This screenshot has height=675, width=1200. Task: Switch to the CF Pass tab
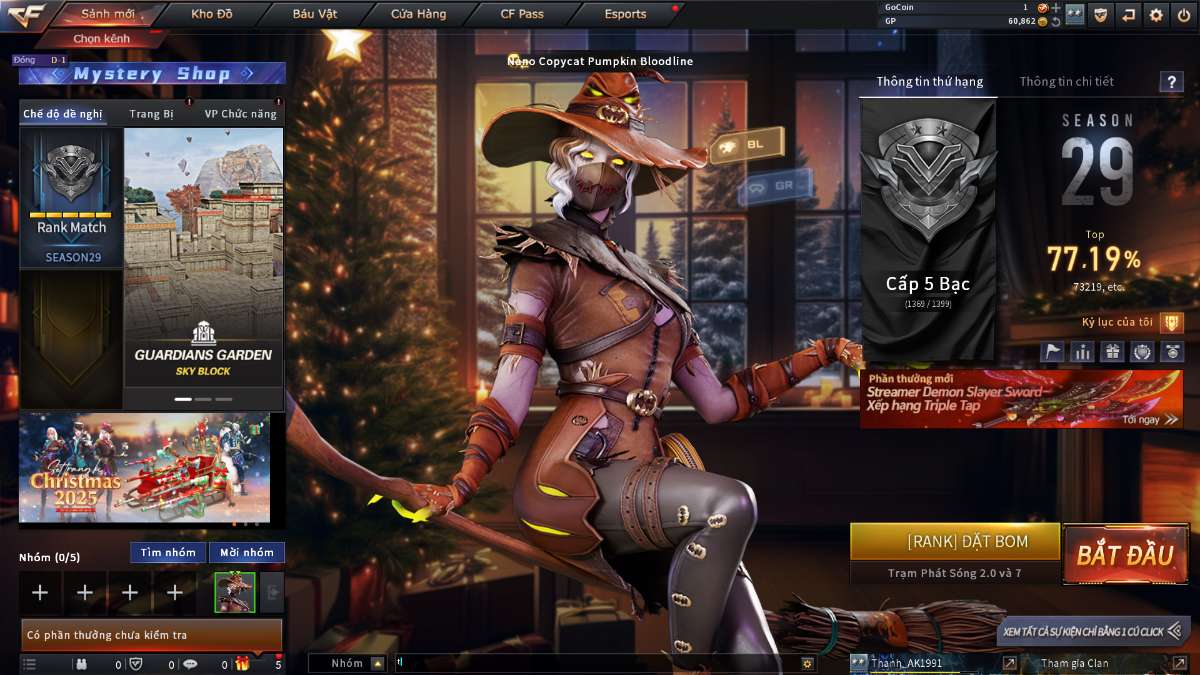pyautogui.click(x=522, y=14)
